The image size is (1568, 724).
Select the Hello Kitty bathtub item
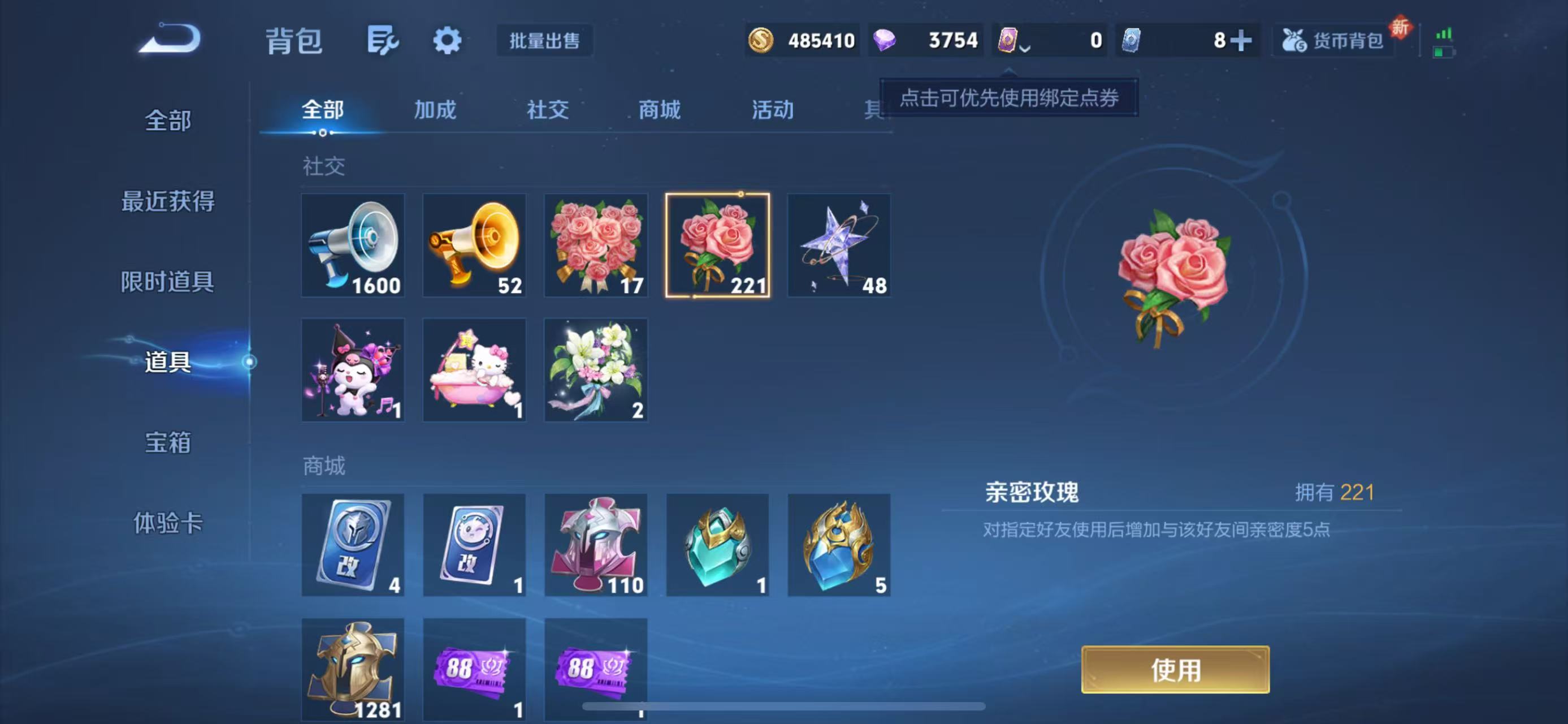(474, 370)
